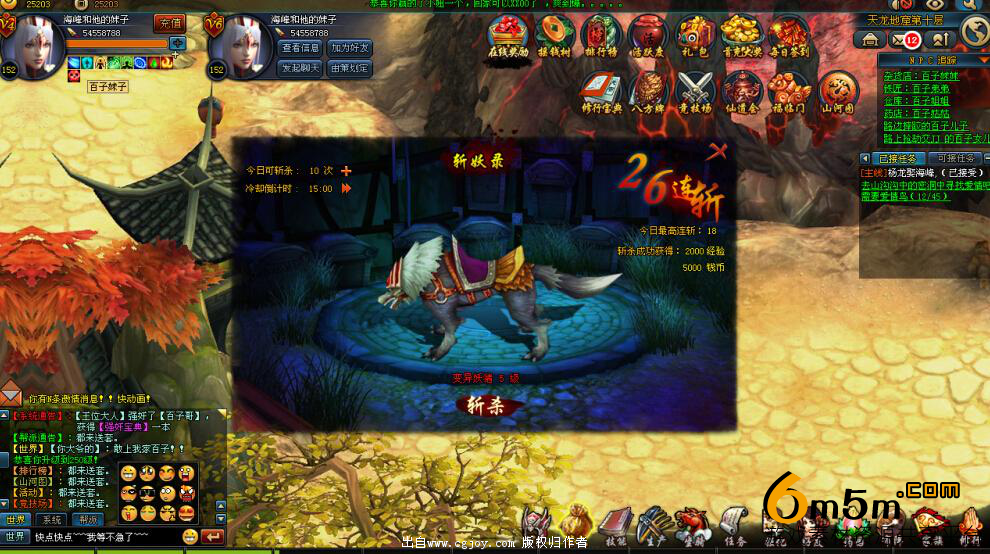Click 查看信息 to view target info
990x554 pixels.
click(301, 48)
